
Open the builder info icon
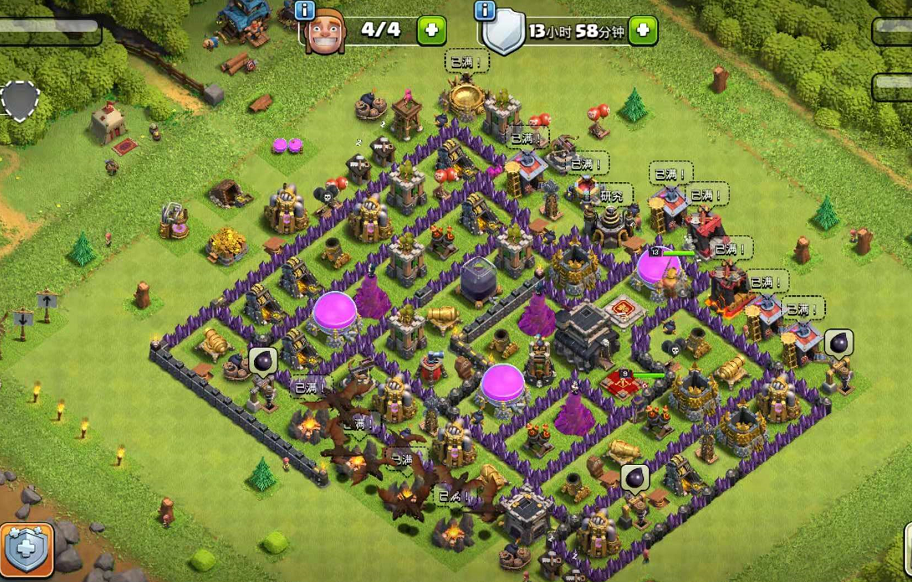[x=305, y=10]
